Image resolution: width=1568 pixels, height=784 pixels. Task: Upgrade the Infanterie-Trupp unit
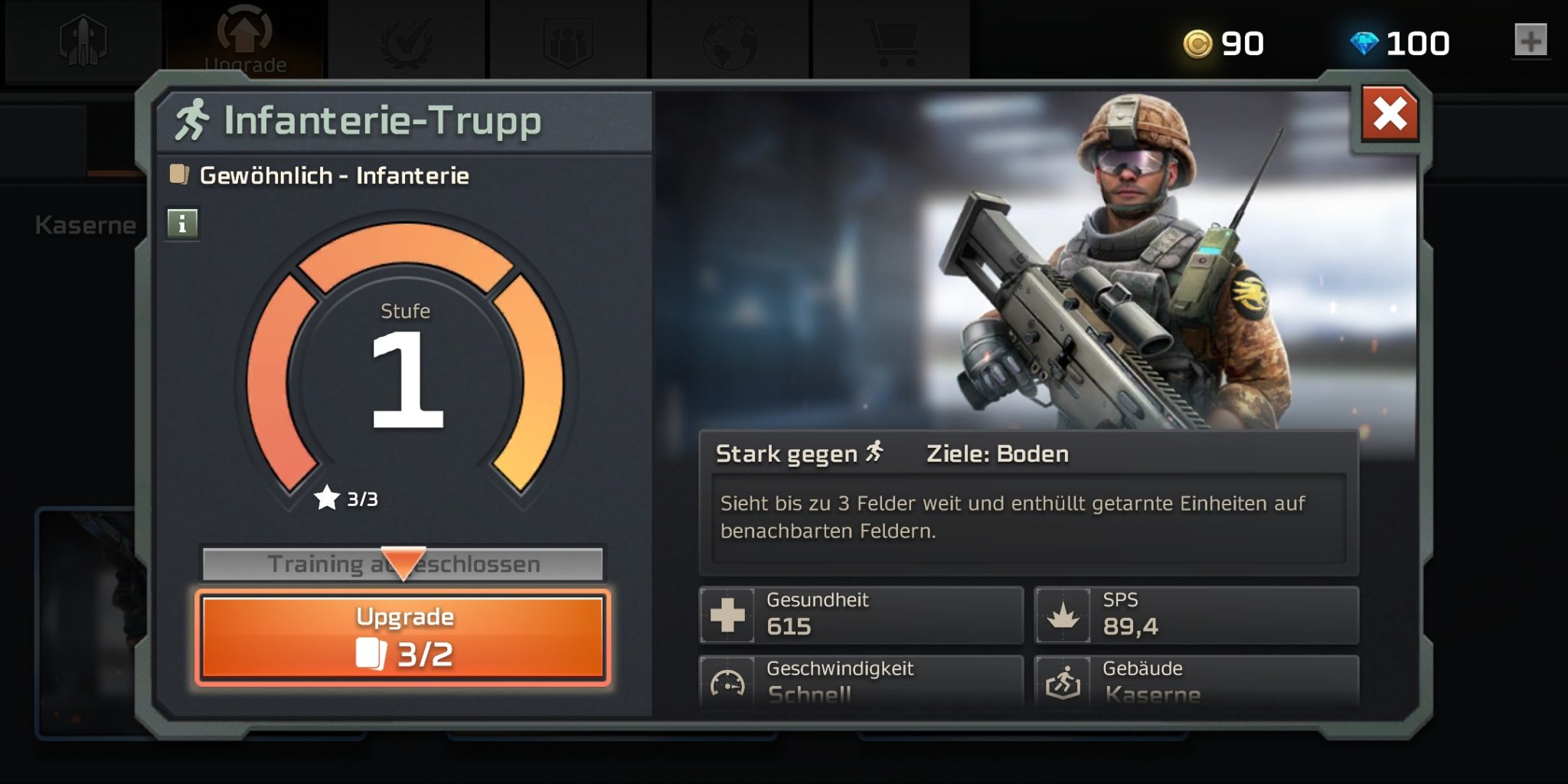click(403, 637)
